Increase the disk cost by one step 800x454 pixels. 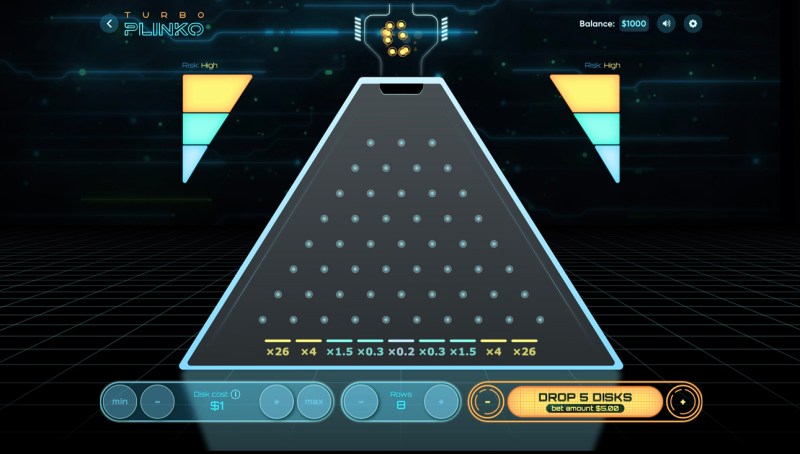point(276,401)
